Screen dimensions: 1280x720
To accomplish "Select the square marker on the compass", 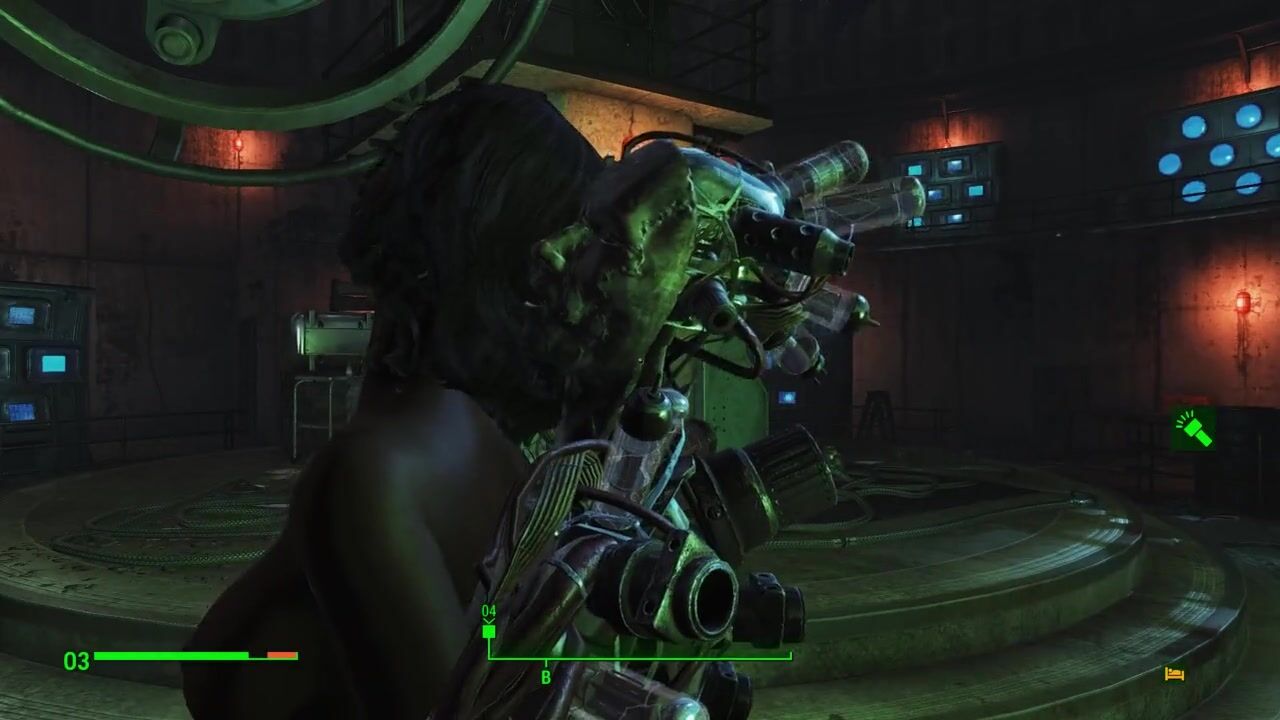I will point(489,631).
